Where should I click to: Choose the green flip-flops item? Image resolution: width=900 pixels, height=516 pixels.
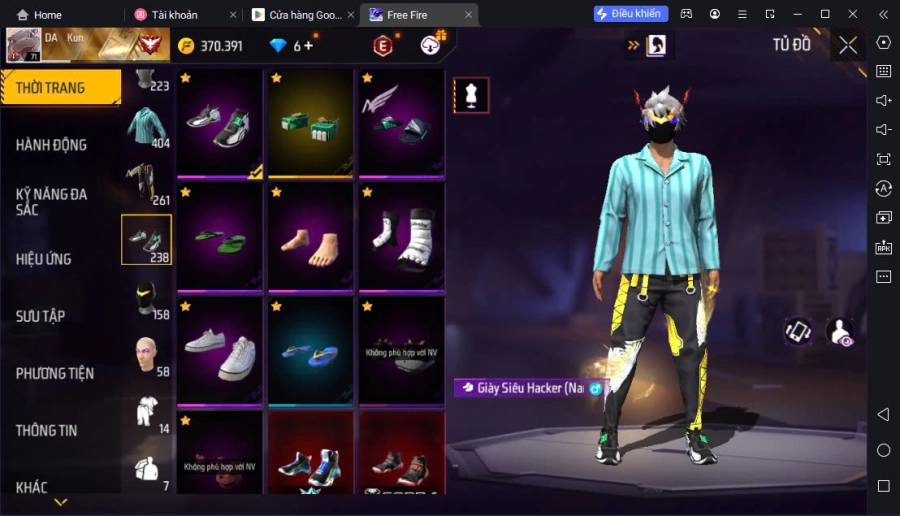pyautogui.click(x=220, y=238)
